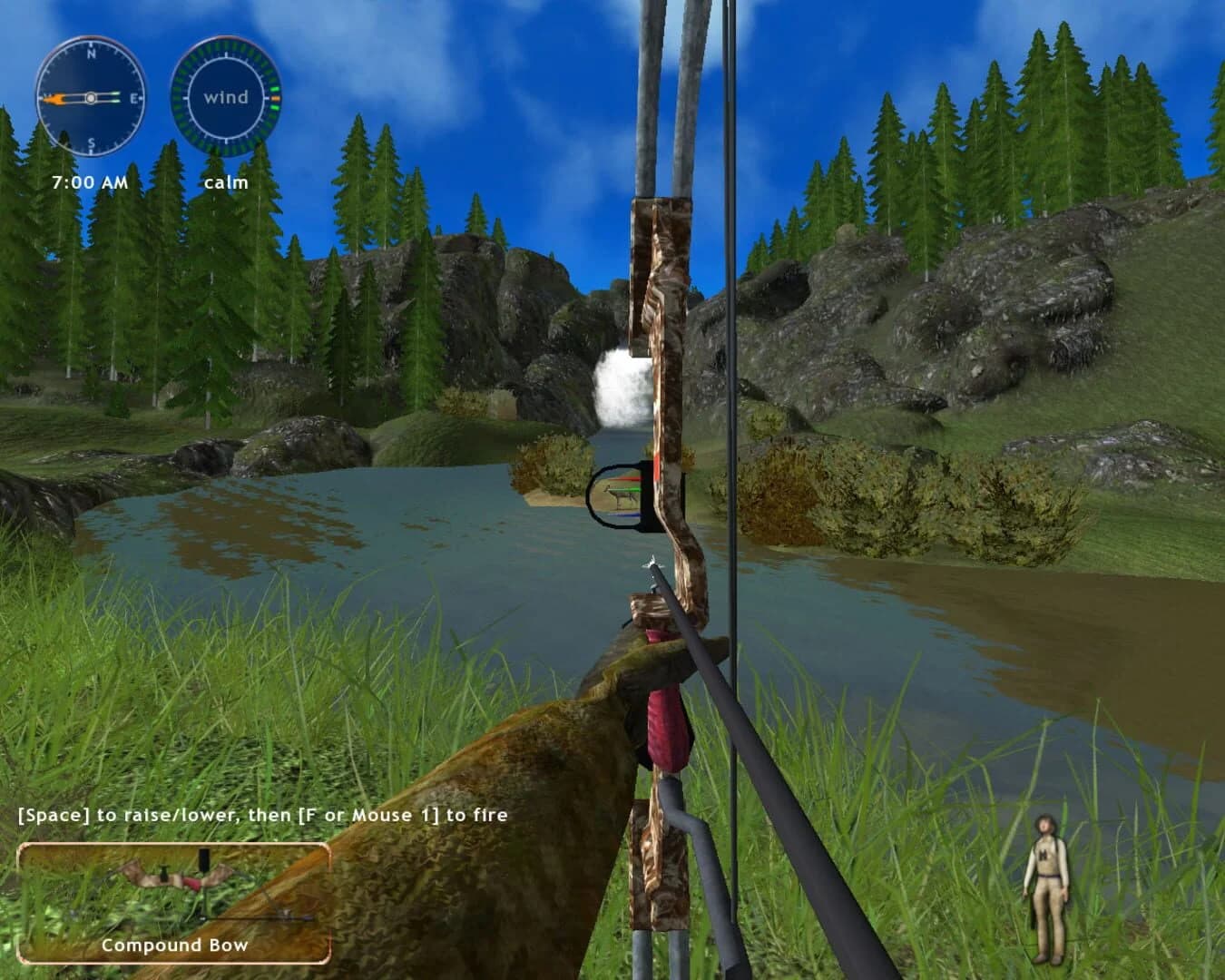Viewport: 1225px width, 980px height.
Task: Toggle the wind indicator's orange direction marker
Action: click(276, 100)
